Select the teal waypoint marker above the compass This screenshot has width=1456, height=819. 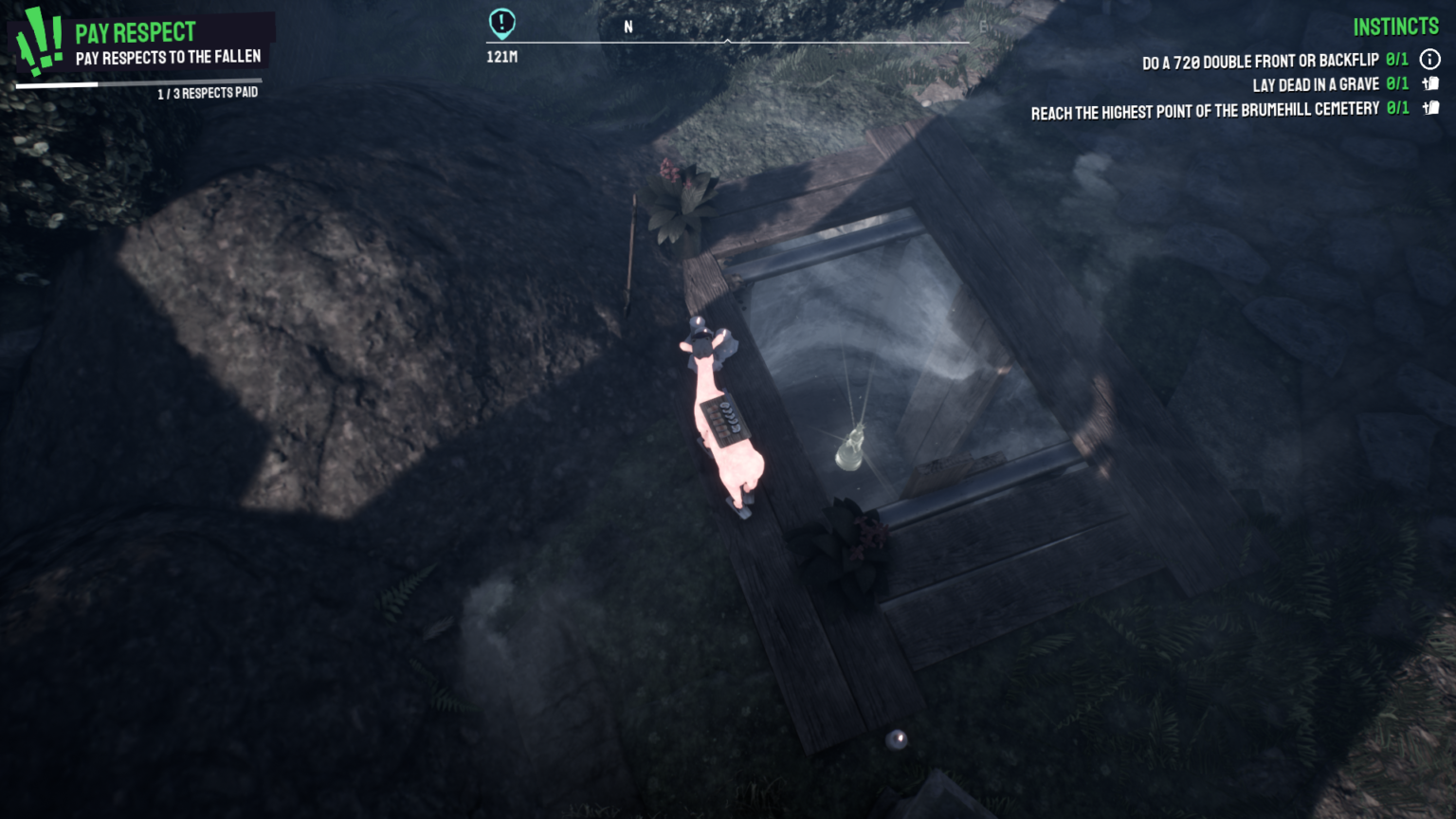pyautogui.click(x=500, y=23)
